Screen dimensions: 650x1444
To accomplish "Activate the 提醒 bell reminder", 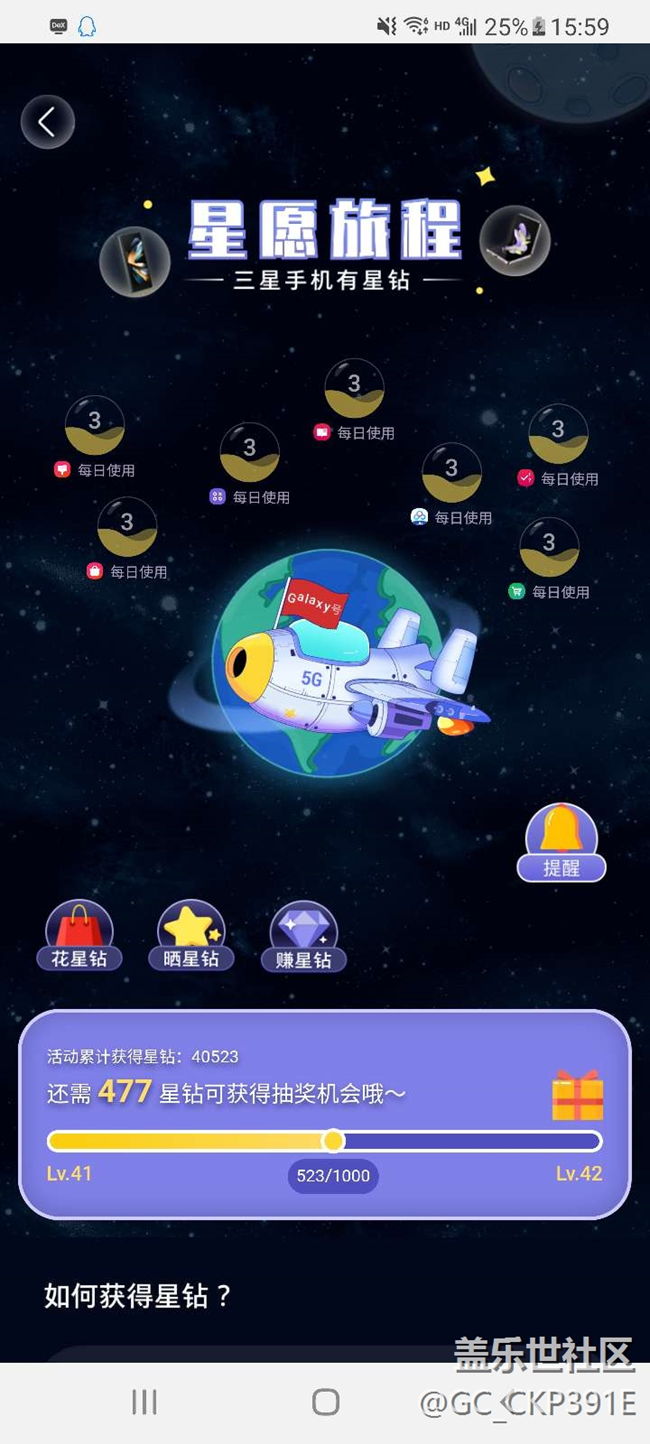I will [561, 843].
